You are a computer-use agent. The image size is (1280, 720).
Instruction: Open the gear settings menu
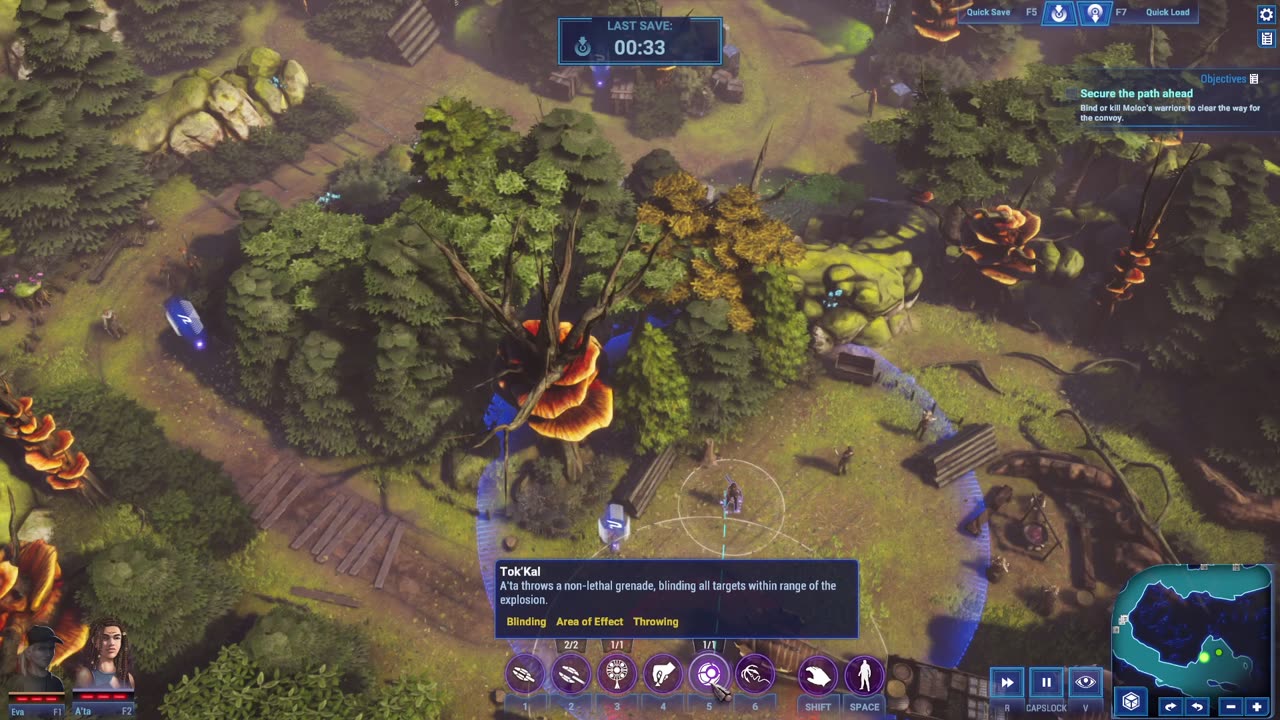tap(1266, 14)
